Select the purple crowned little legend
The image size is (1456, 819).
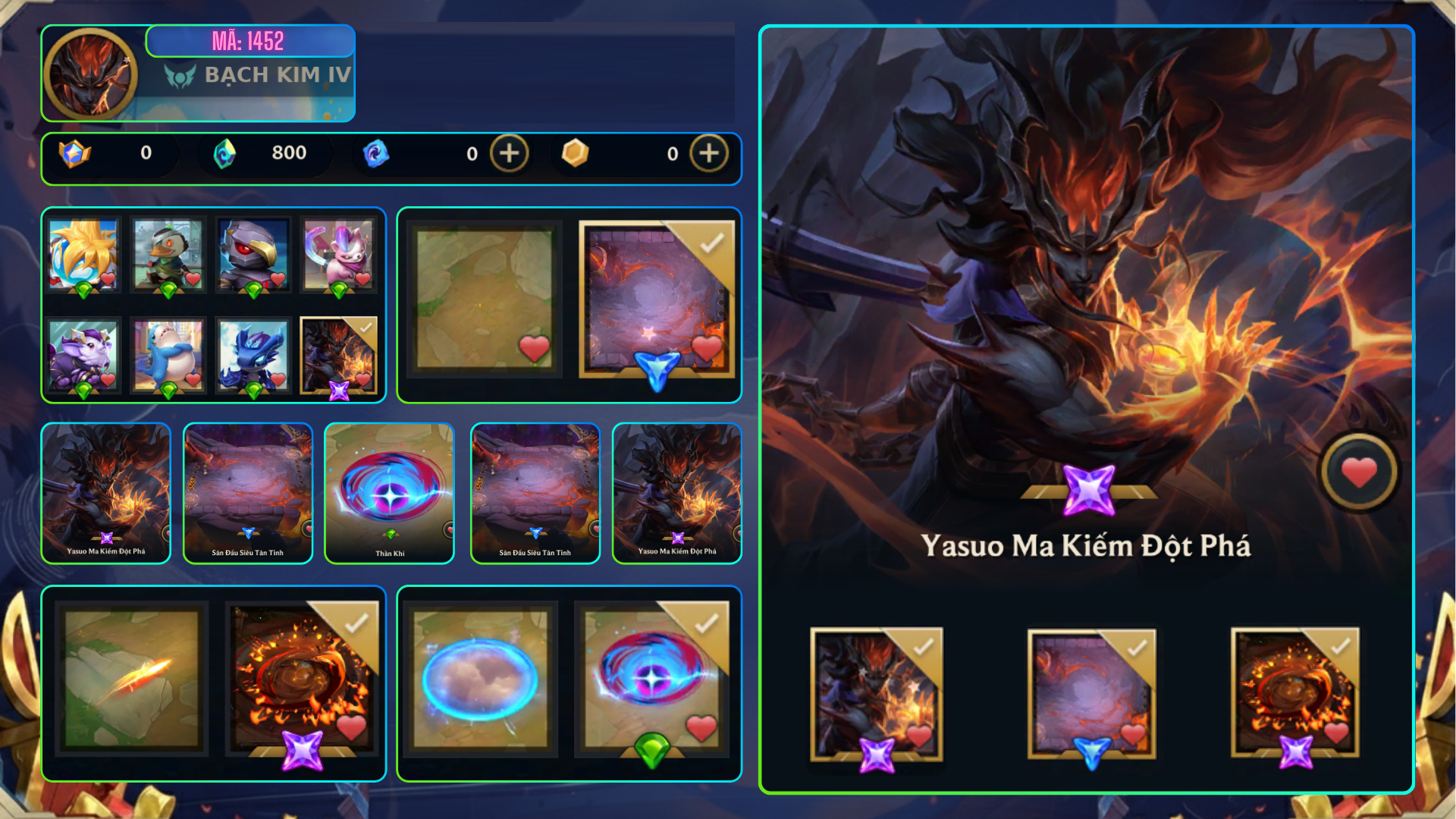click(x=83, y=354)
